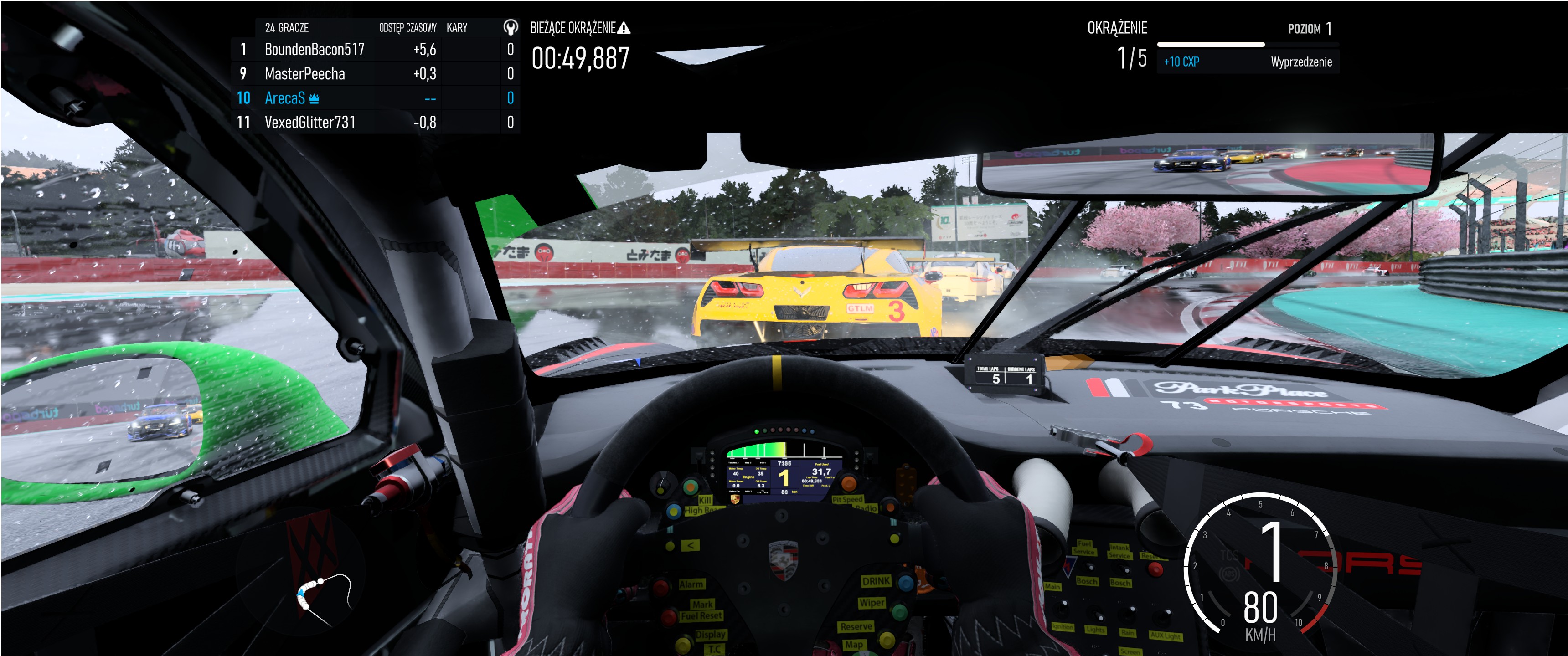Select VexedGlitter731 in the standings

[374, 122]
